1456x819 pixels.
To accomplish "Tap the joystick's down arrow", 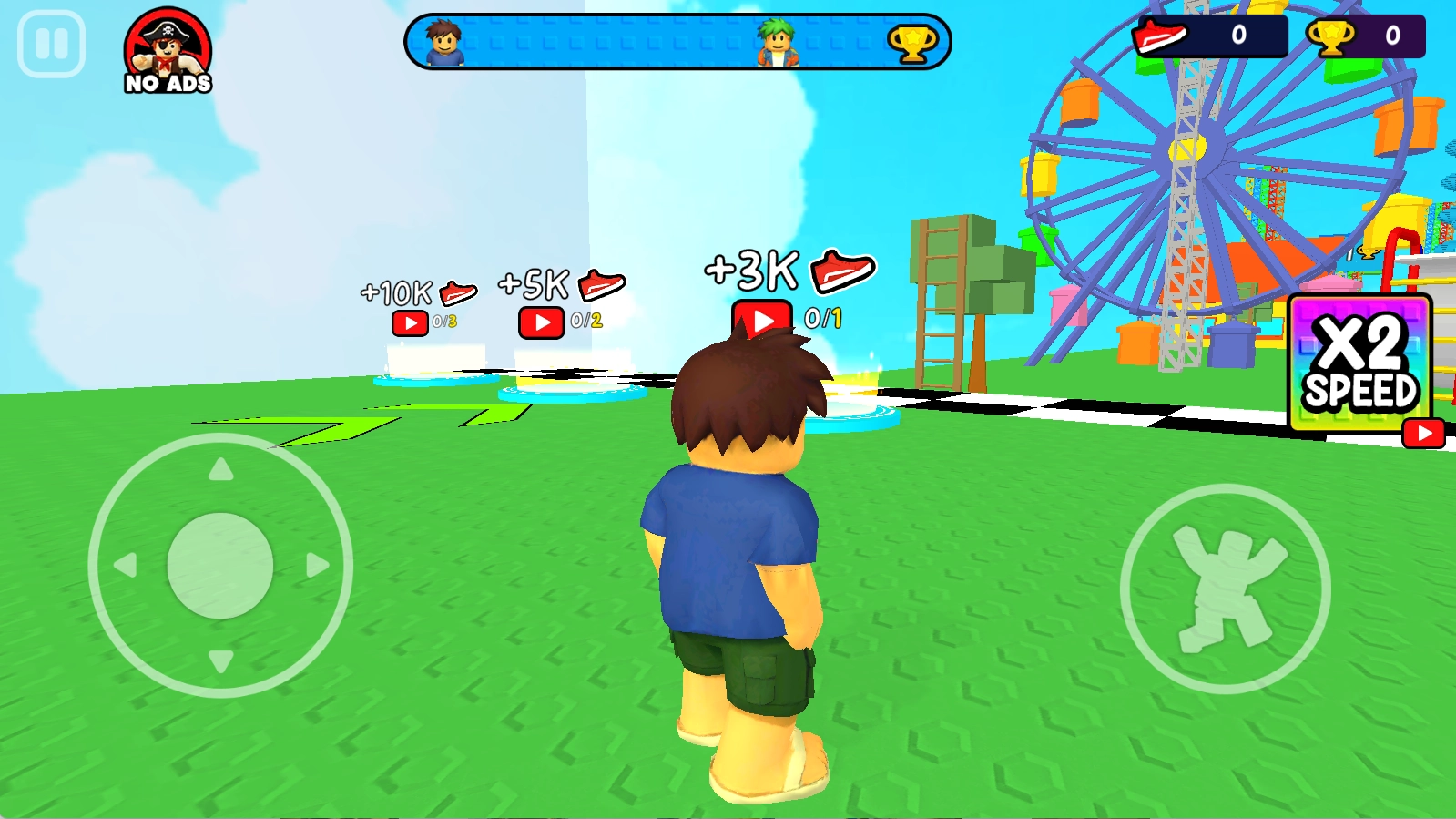I will pos(220,660).
